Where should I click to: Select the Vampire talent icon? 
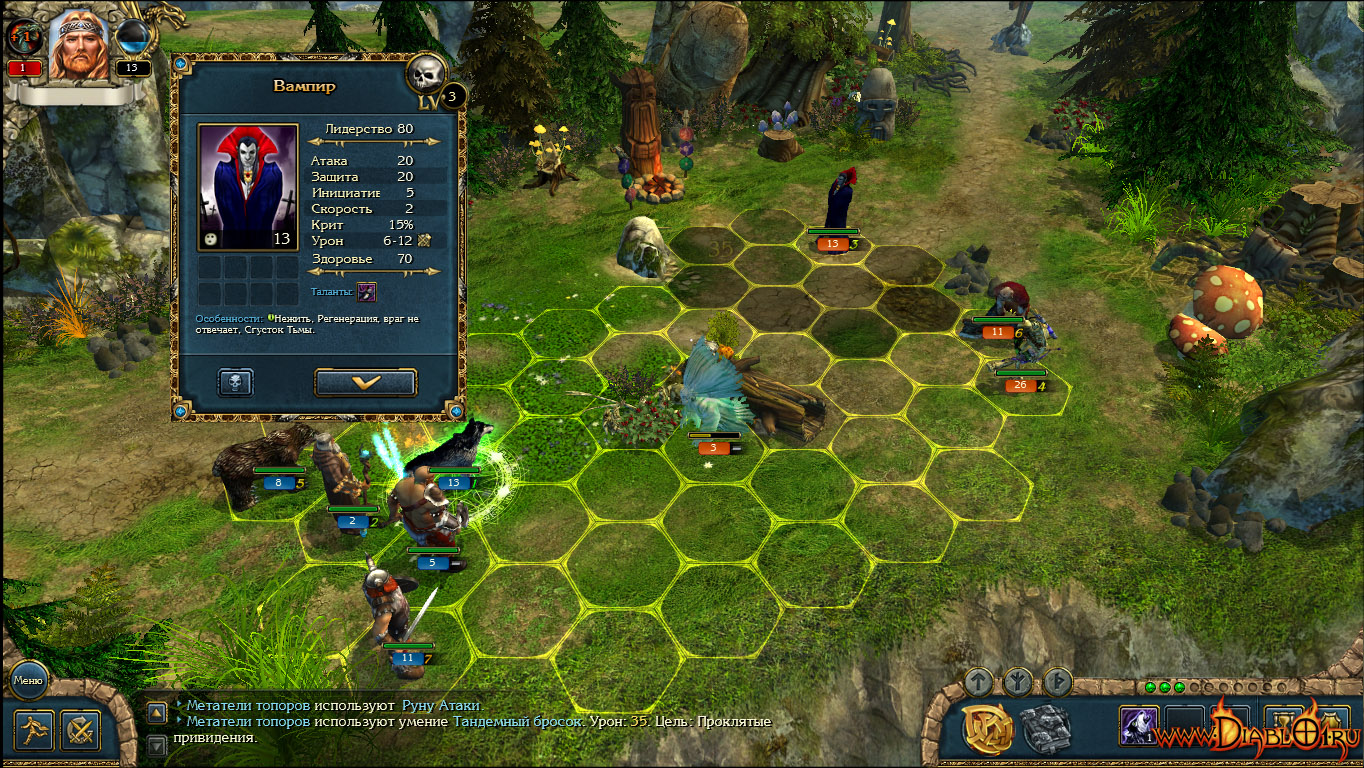[367, 292]
